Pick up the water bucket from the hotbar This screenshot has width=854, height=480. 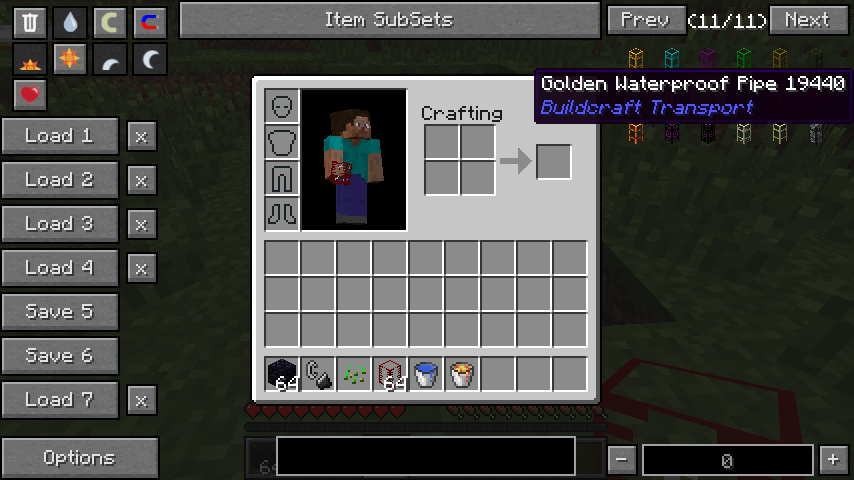coord(426,374)
